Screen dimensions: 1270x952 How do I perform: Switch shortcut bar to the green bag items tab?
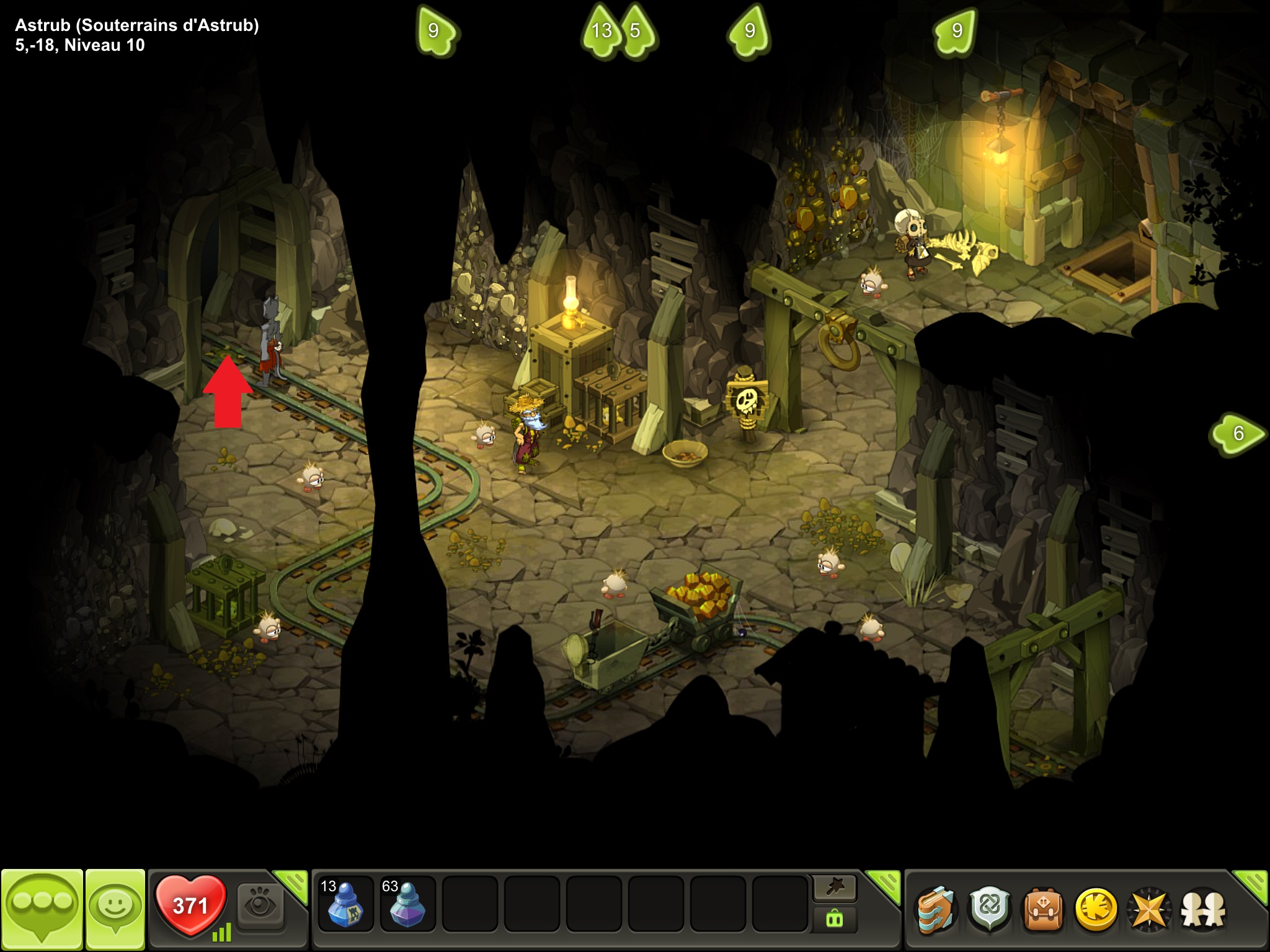coord(835,920)
